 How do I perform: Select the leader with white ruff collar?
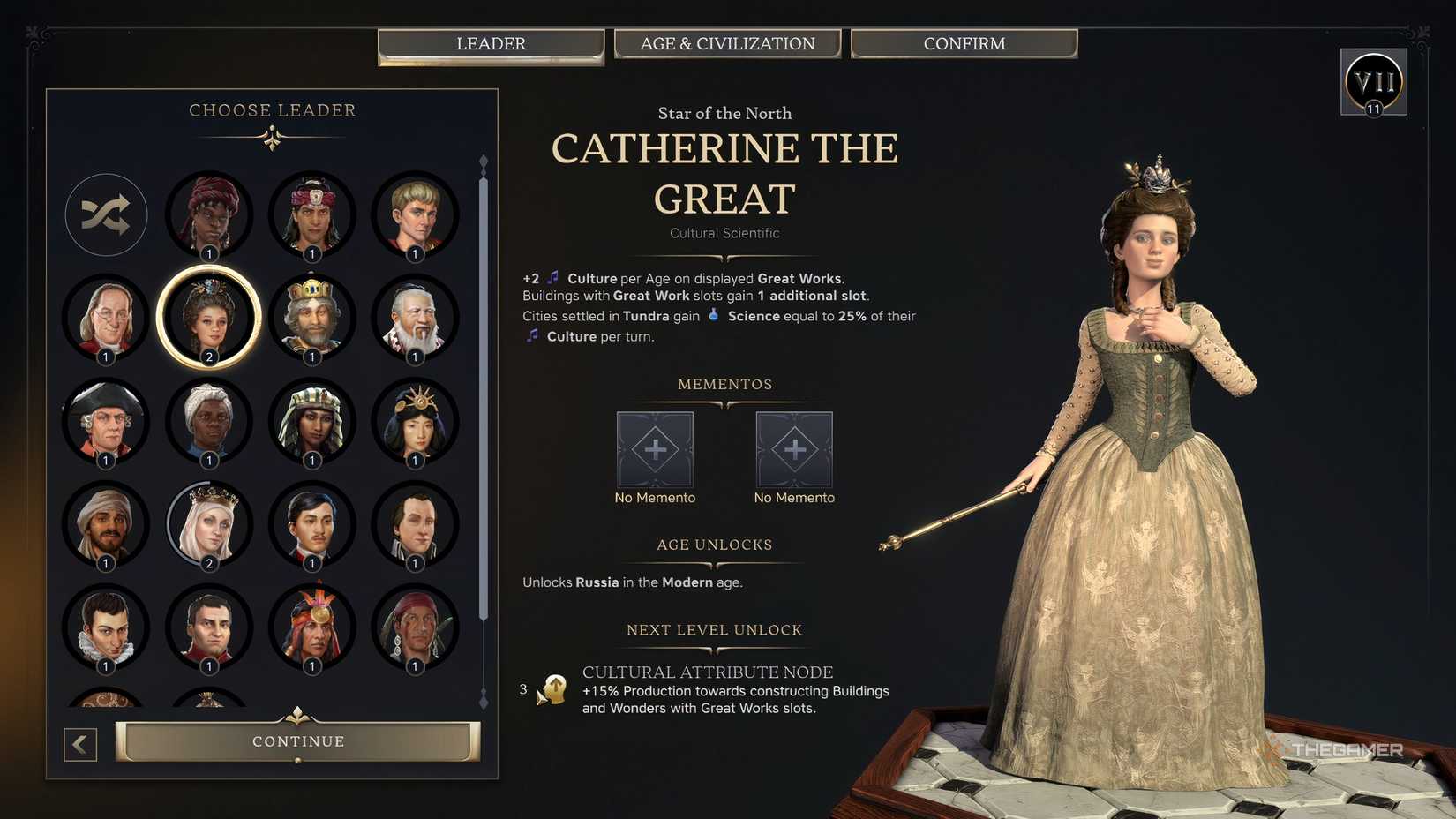(106, 626)
